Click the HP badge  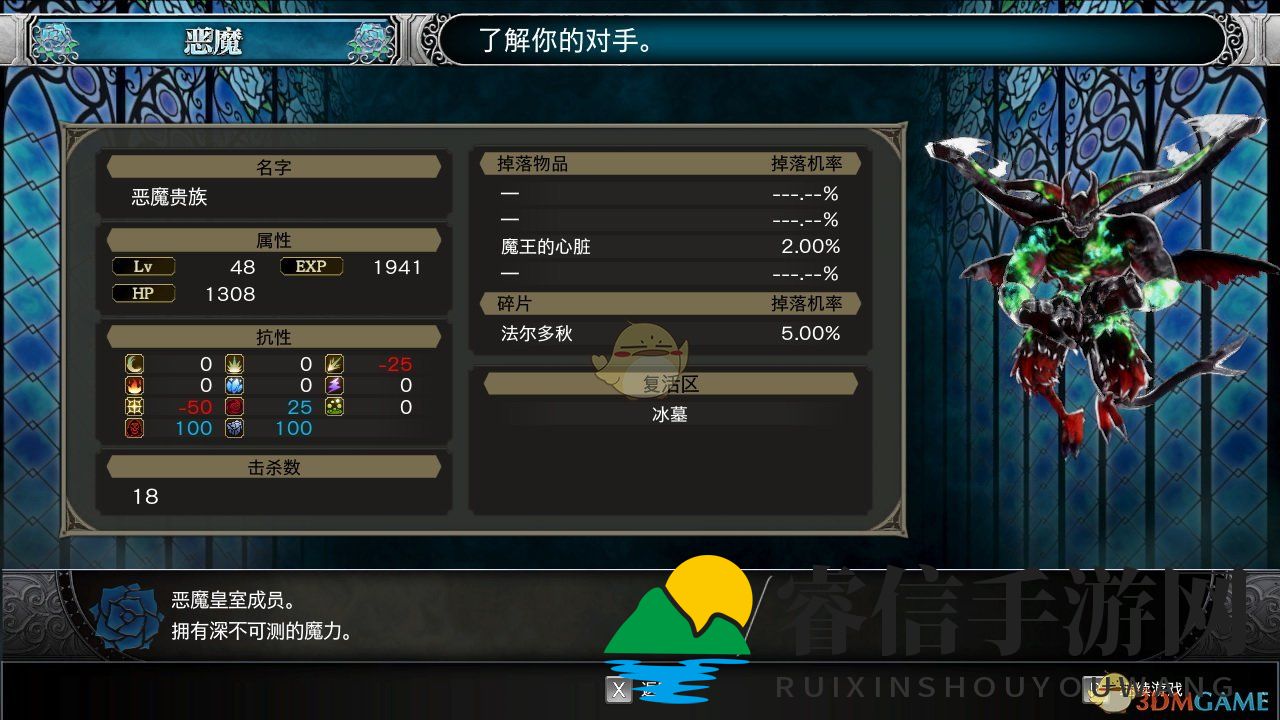143,293
